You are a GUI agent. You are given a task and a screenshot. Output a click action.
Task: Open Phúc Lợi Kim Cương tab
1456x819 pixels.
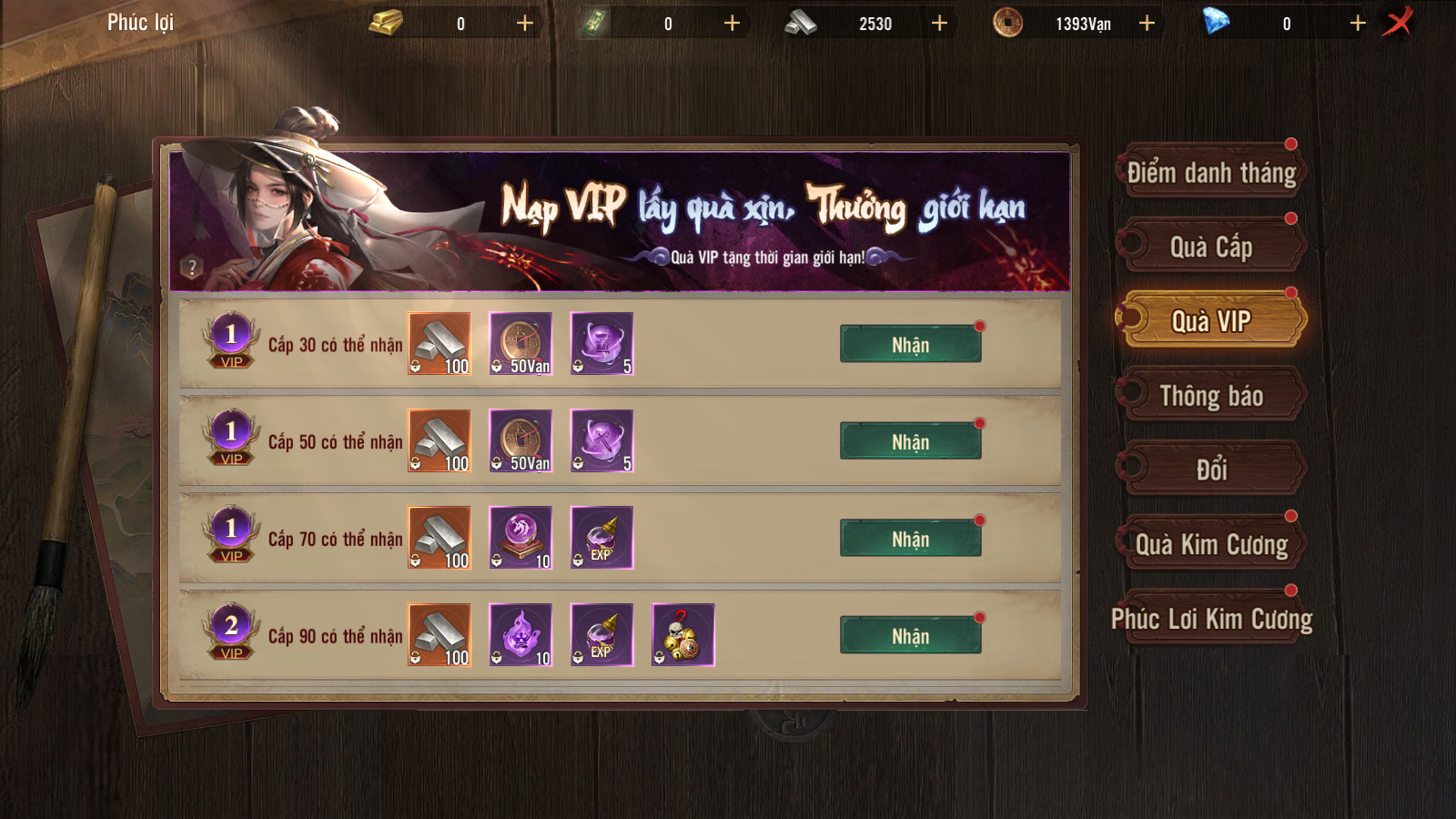(x=1211, y=619)
